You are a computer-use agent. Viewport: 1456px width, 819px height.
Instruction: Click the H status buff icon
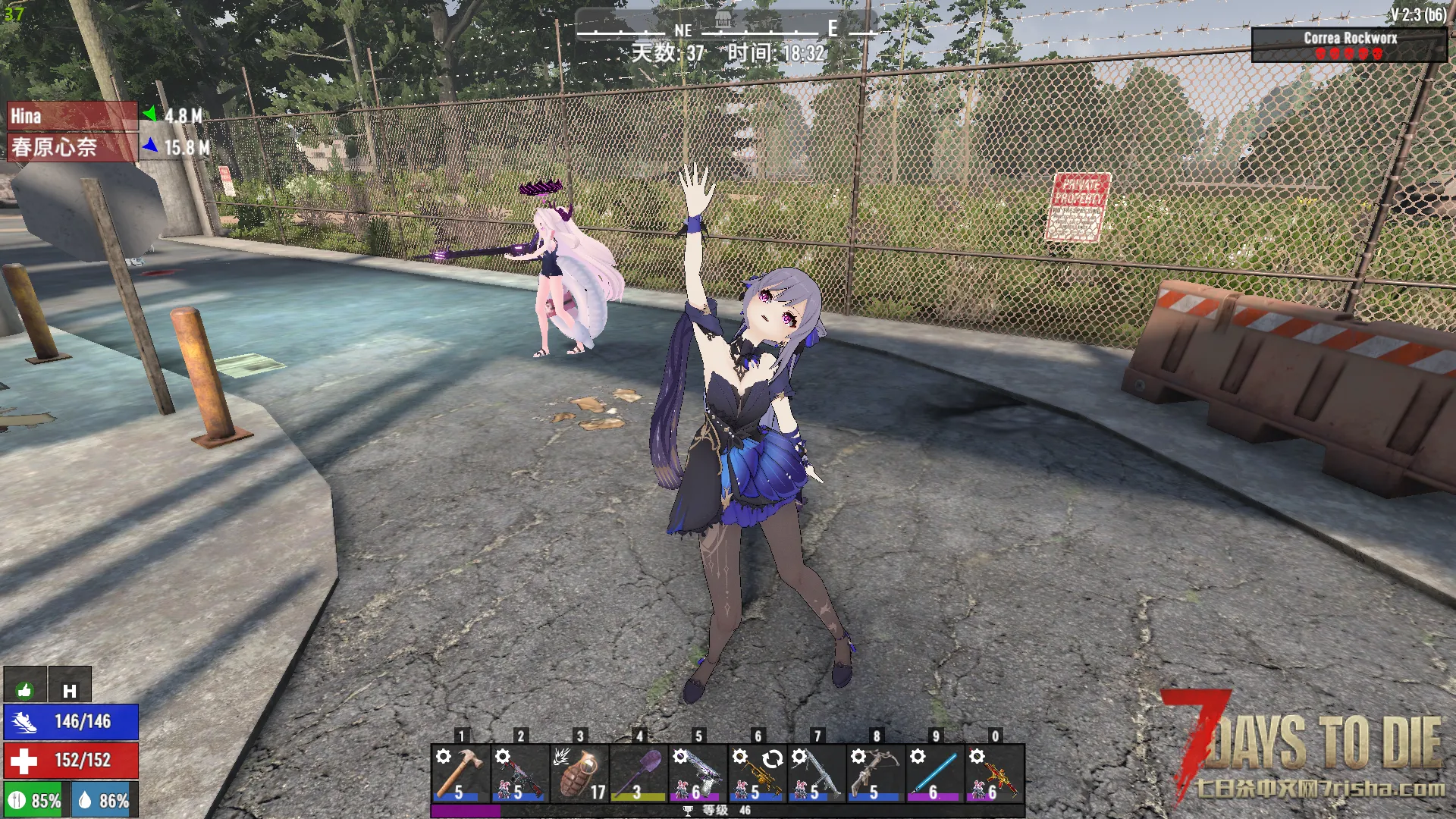coord(70,689)
